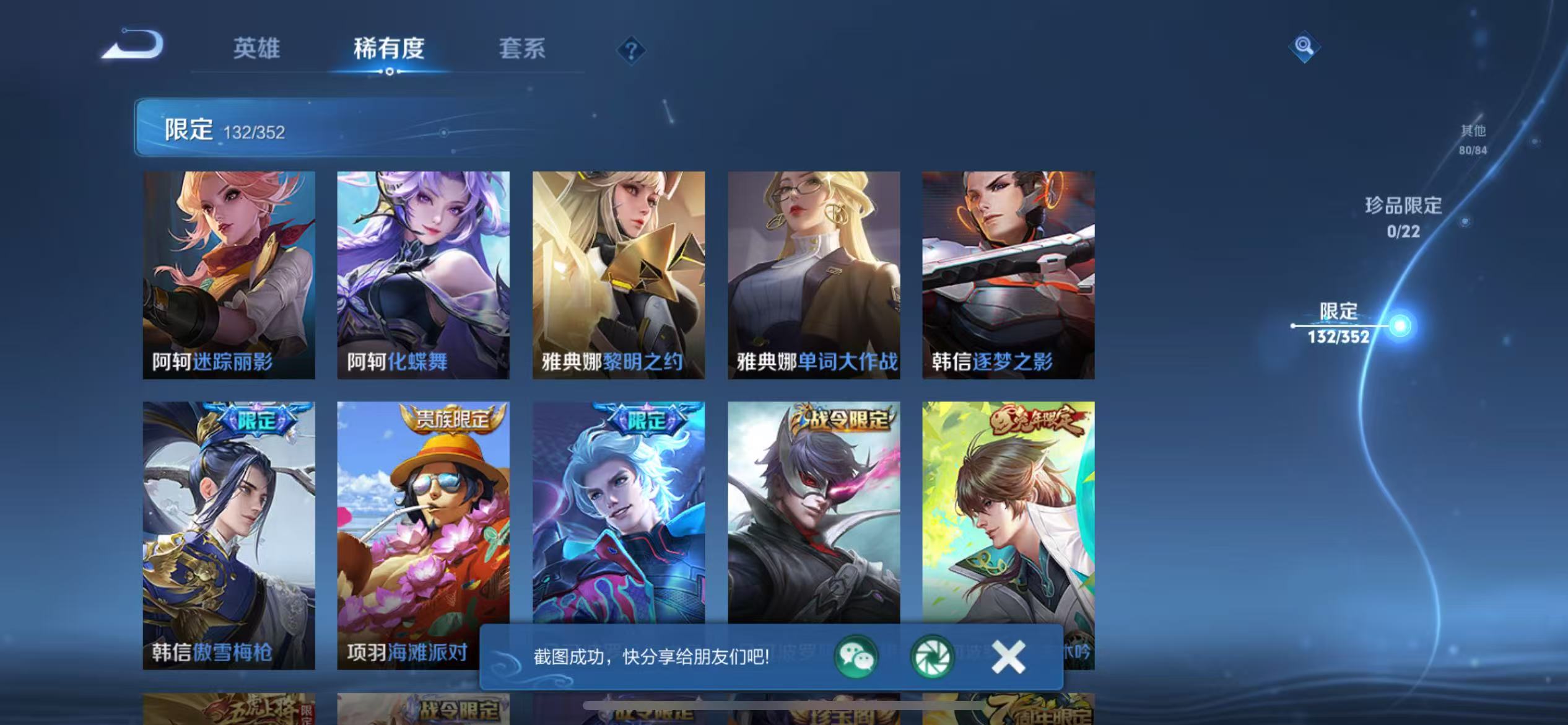Open search with the magnifier icon
Screen dimensions: 1568x725
point(1305,46)
